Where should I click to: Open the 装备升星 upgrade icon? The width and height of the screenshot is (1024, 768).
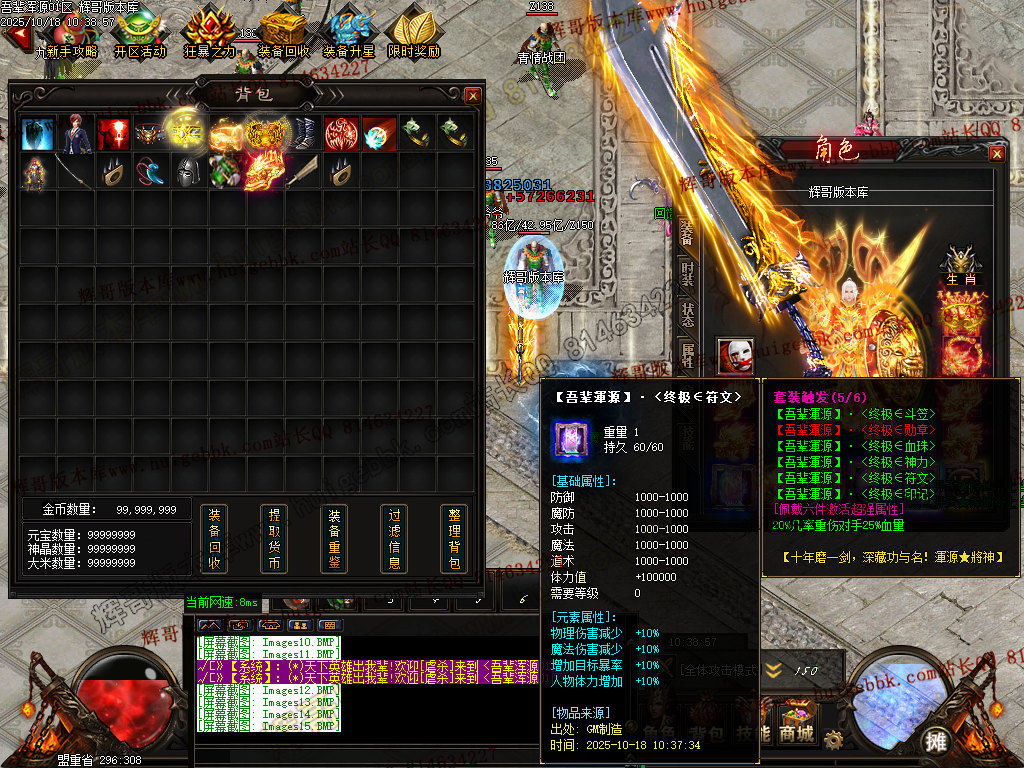[x=348, y=33]
